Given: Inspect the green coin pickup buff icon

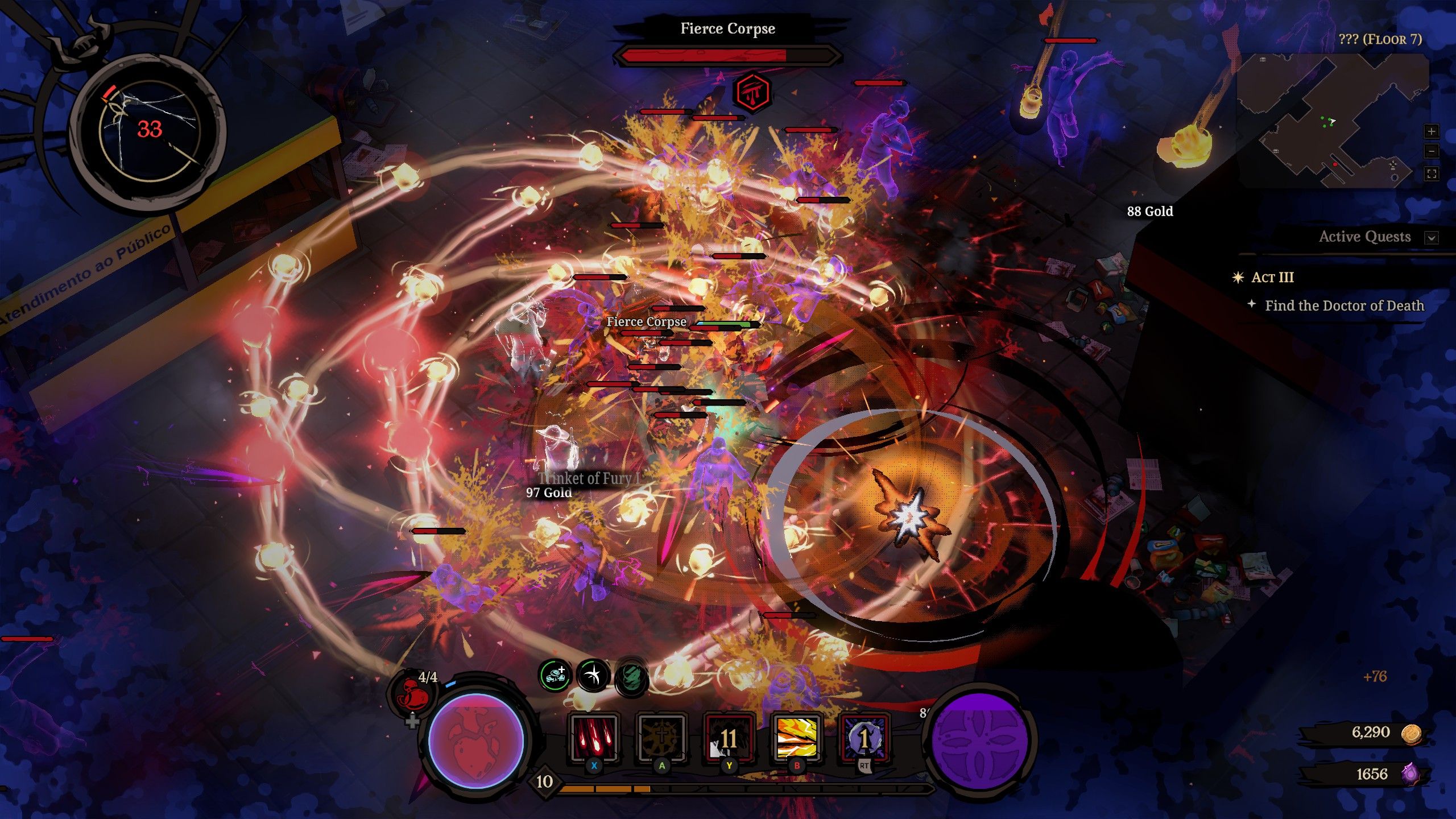Looking at the screenshot, I should click(554, 673).
